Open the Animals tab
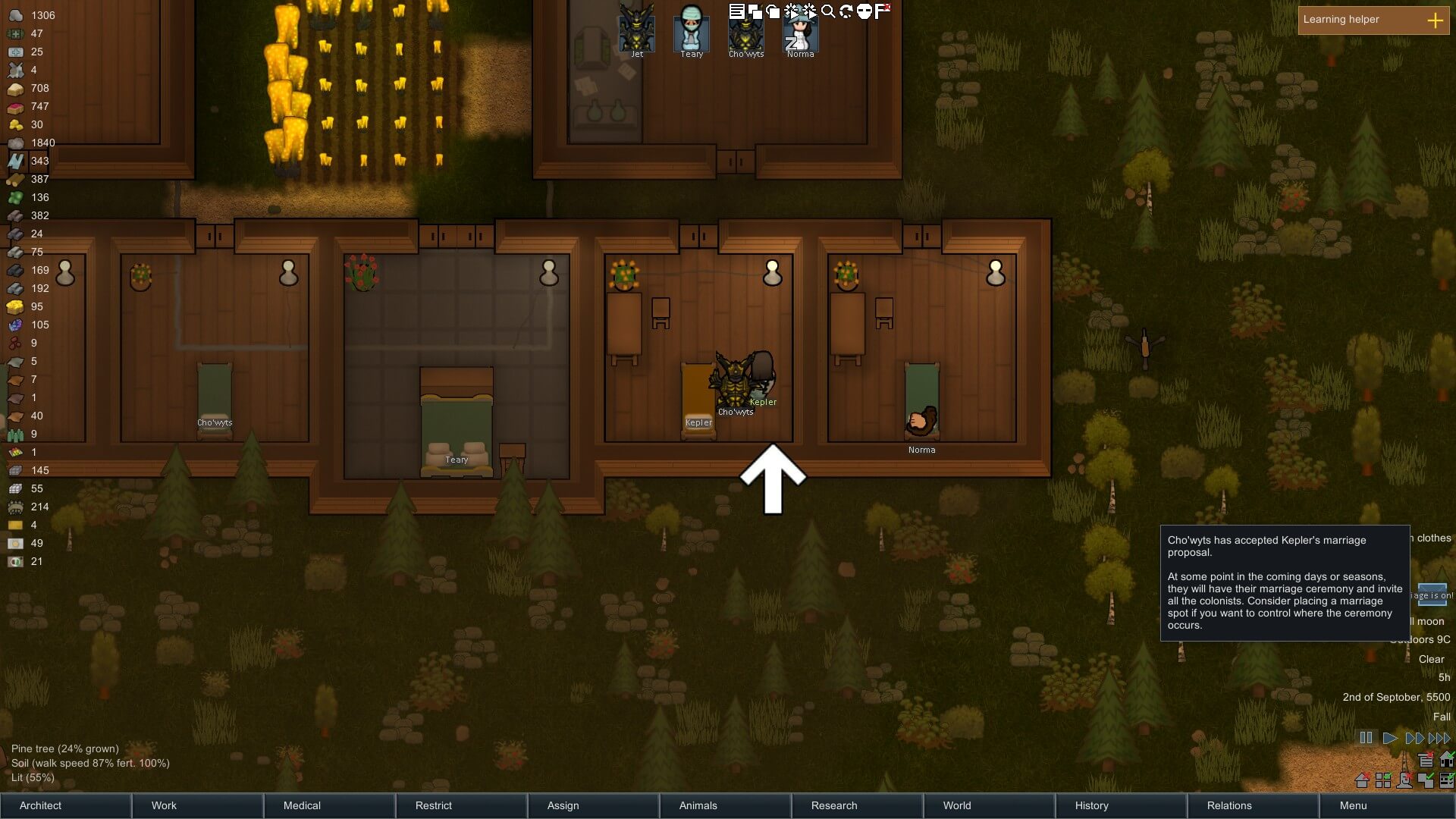Viewport: 1456px width, 819px height. tap(725, 805)
